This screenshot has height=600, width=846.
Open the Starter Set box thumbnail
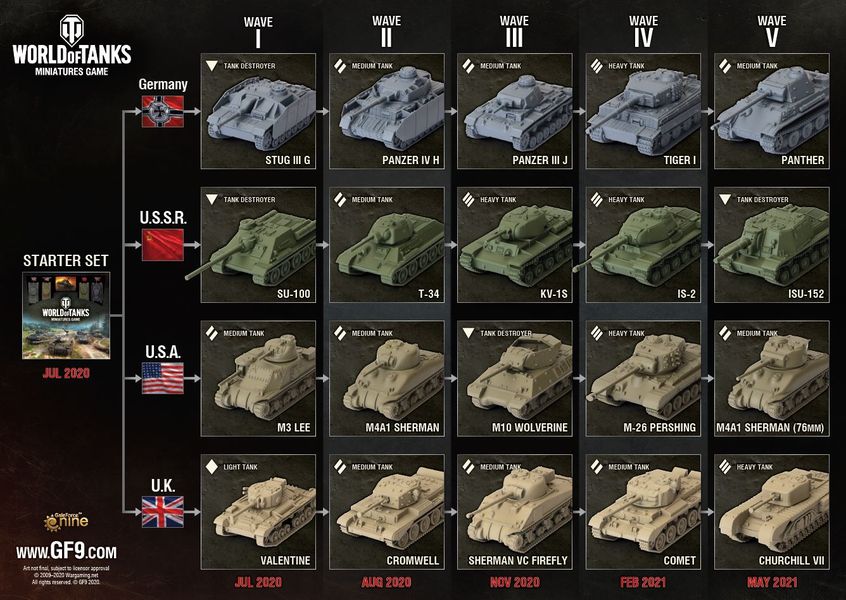65,316
